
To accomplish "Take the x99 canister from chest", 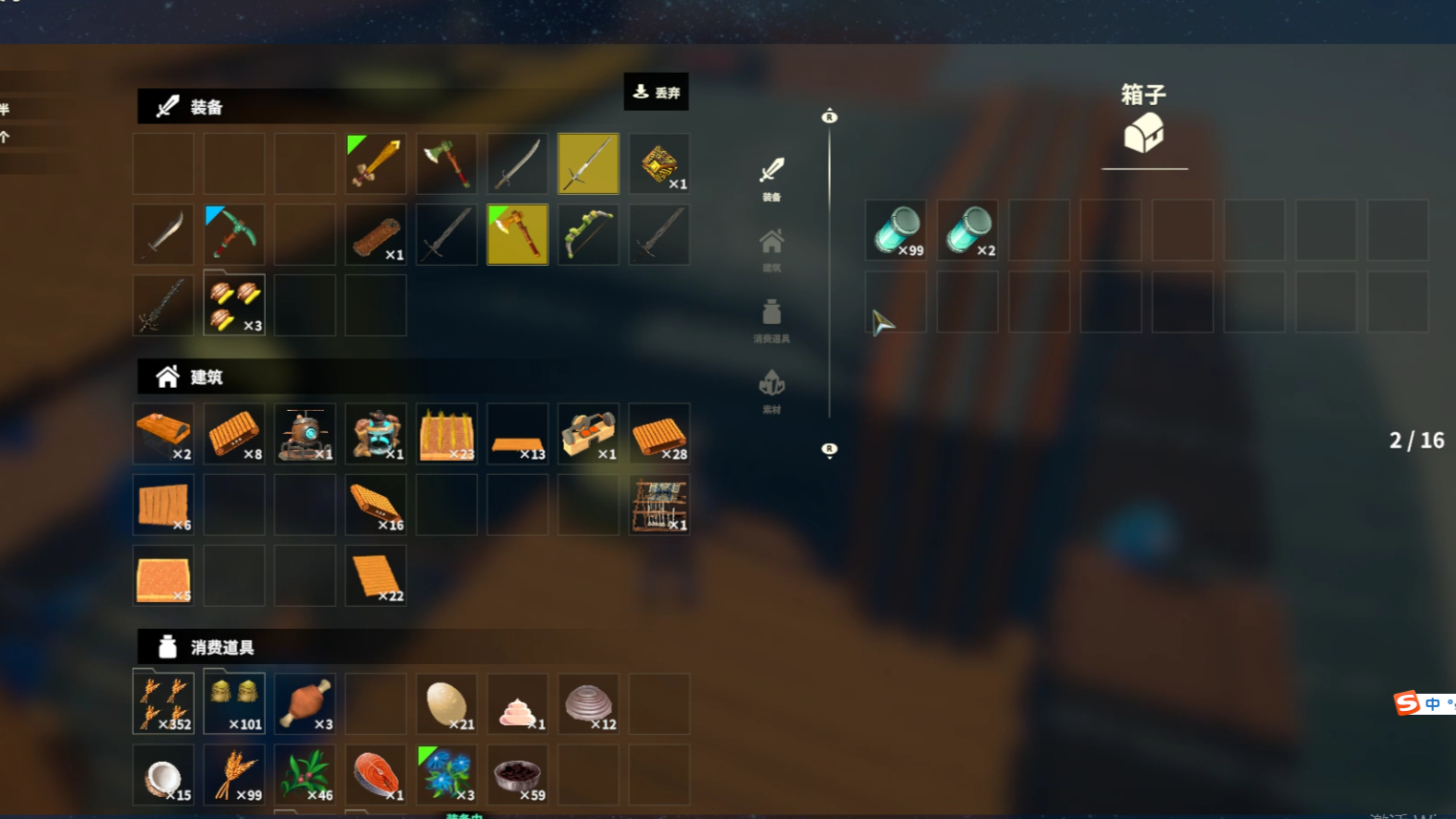I will 896,230.
